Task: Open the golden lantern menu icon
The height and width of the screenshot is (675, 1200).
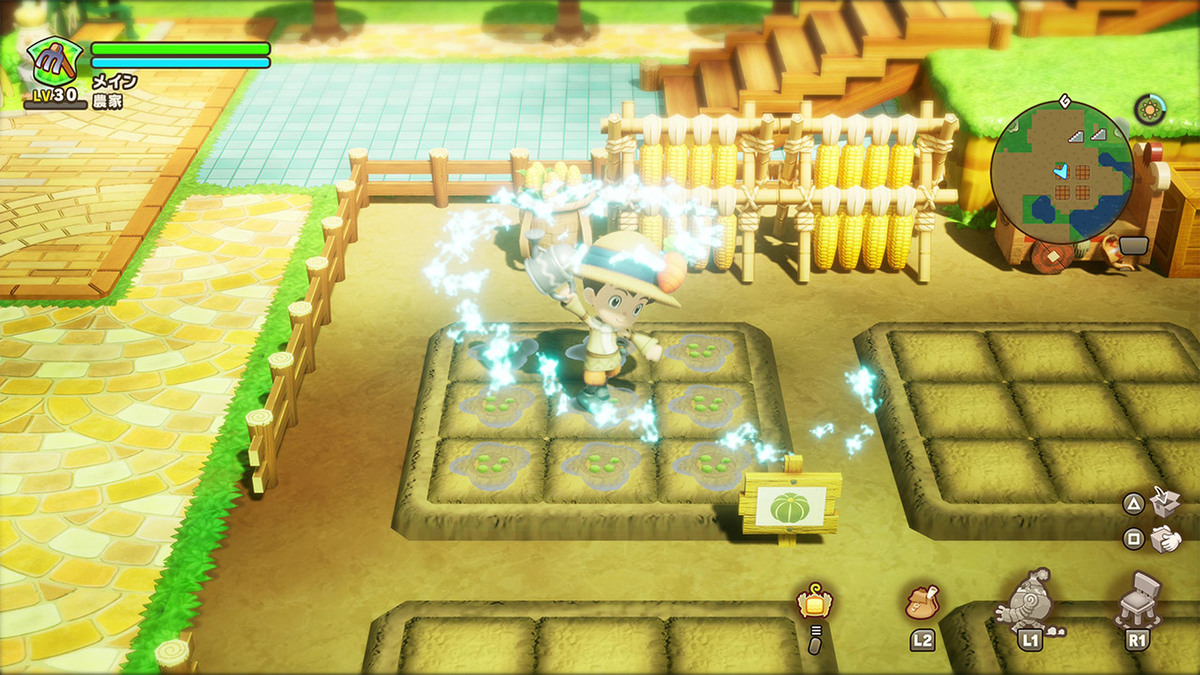Action: click(x=814, y=601)
